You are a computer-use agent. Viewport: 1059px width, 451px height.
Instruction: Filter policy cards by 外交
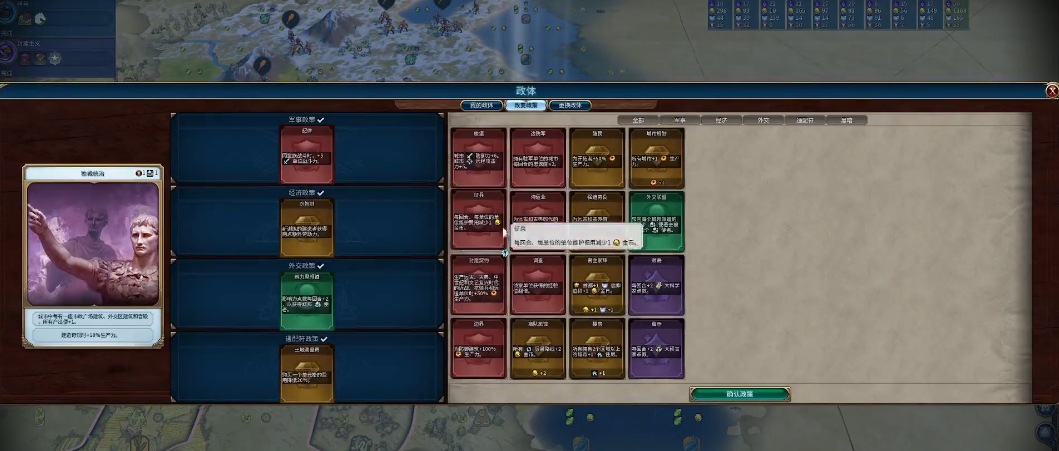(762, 120)
